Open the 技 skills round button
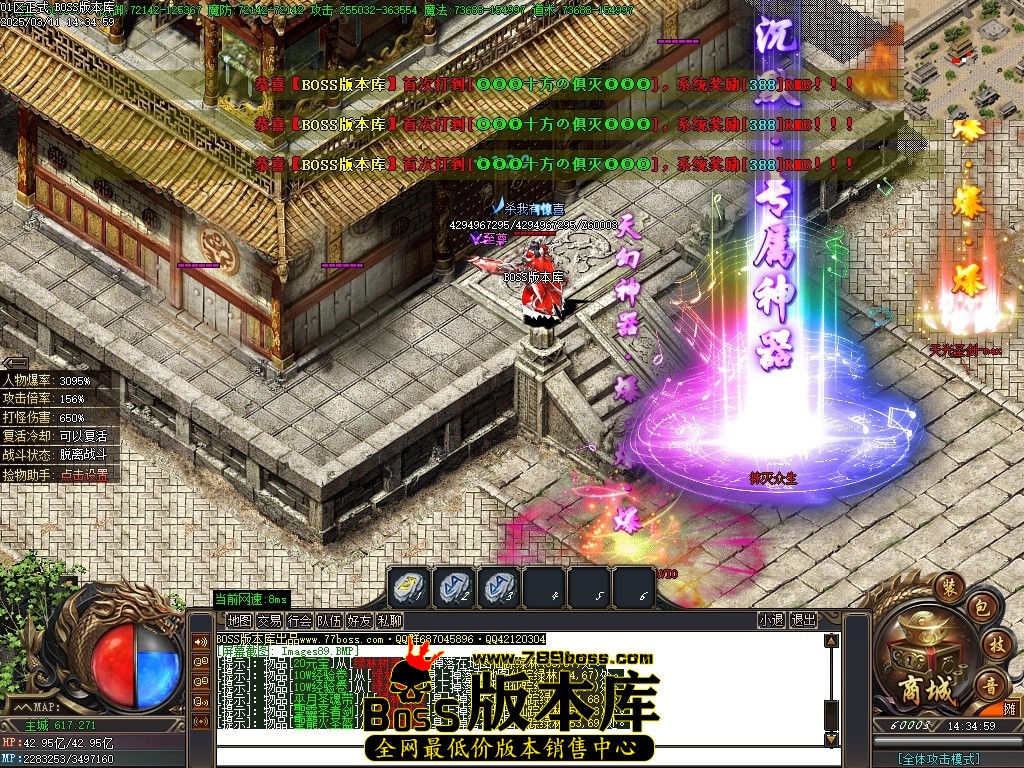This screenshot has width=1024, height=768. point(994,643)
